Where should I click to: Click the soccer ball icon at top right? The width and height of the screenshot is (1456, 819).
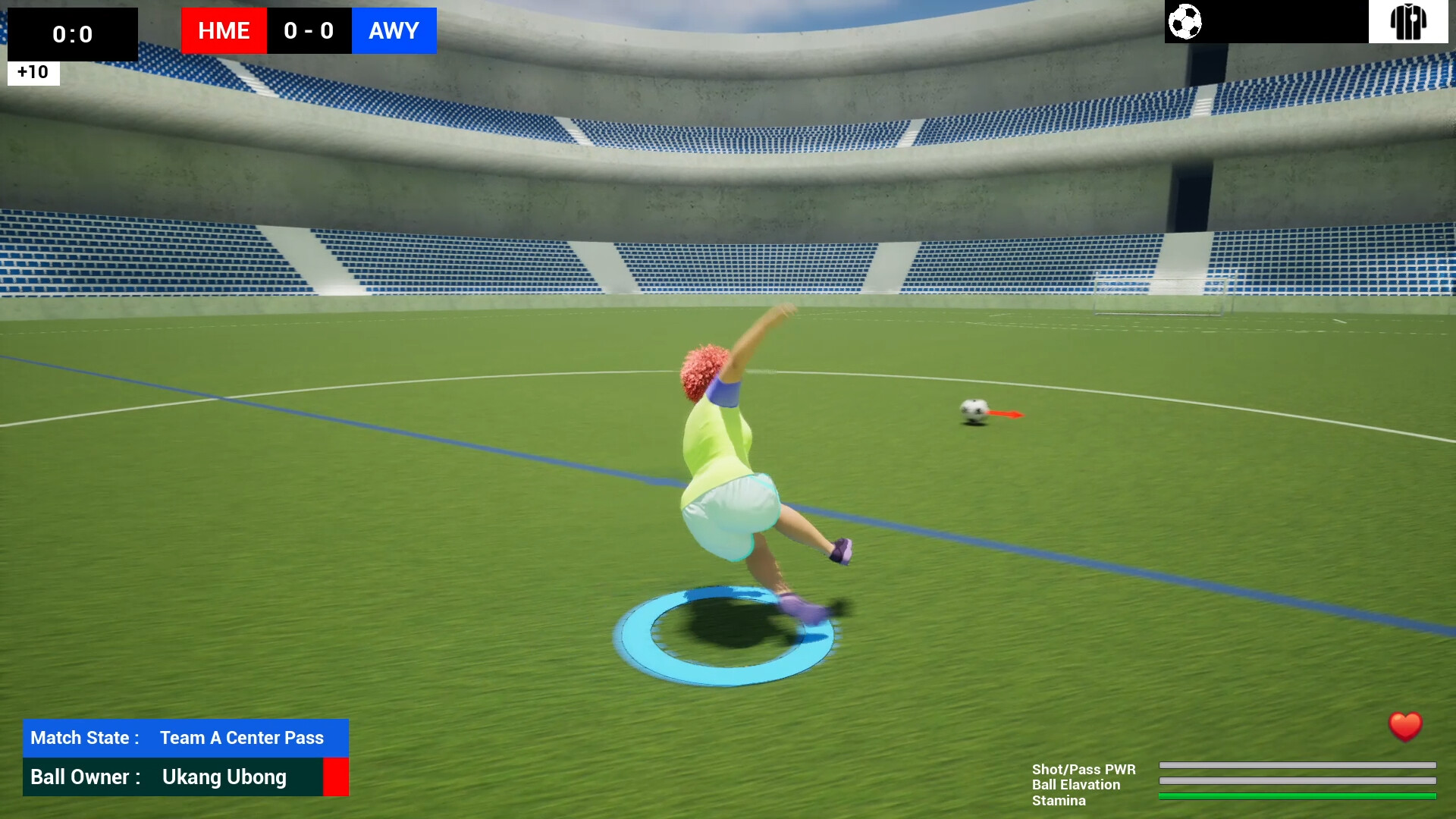(x=1185, y=23)
